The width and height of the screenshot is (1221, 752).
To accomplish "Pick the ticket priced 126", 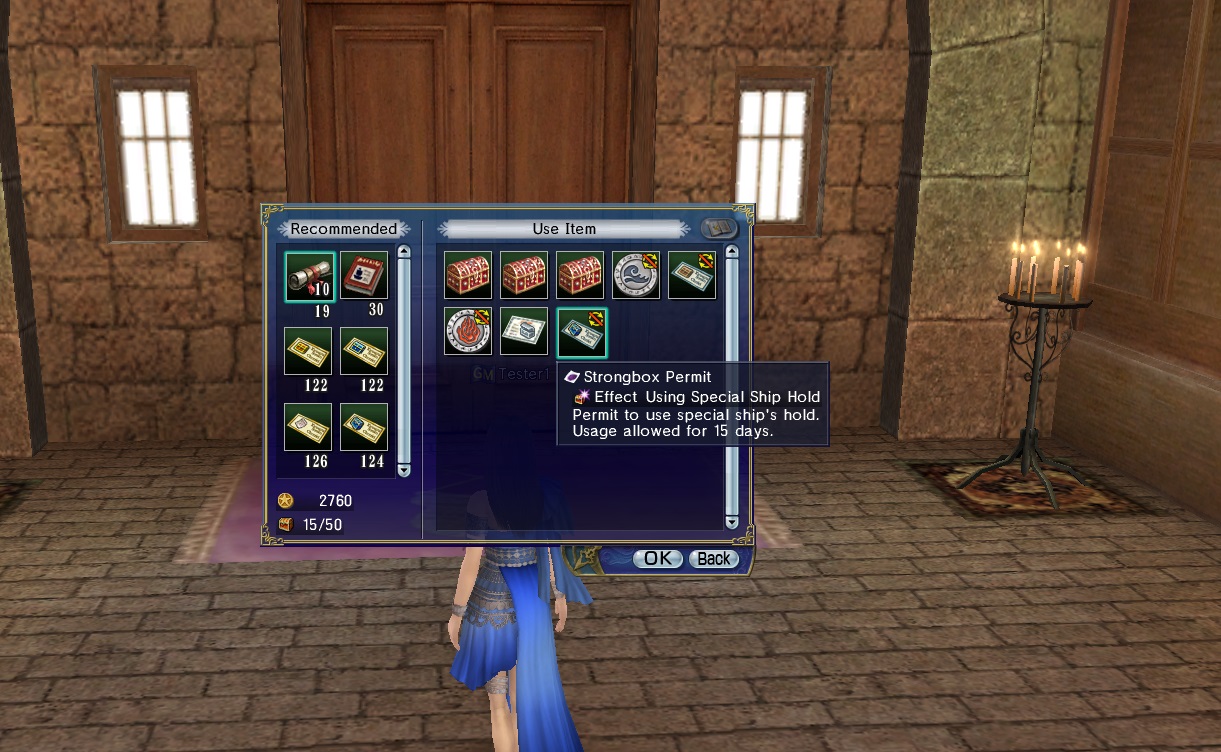I will coord(308,427).
